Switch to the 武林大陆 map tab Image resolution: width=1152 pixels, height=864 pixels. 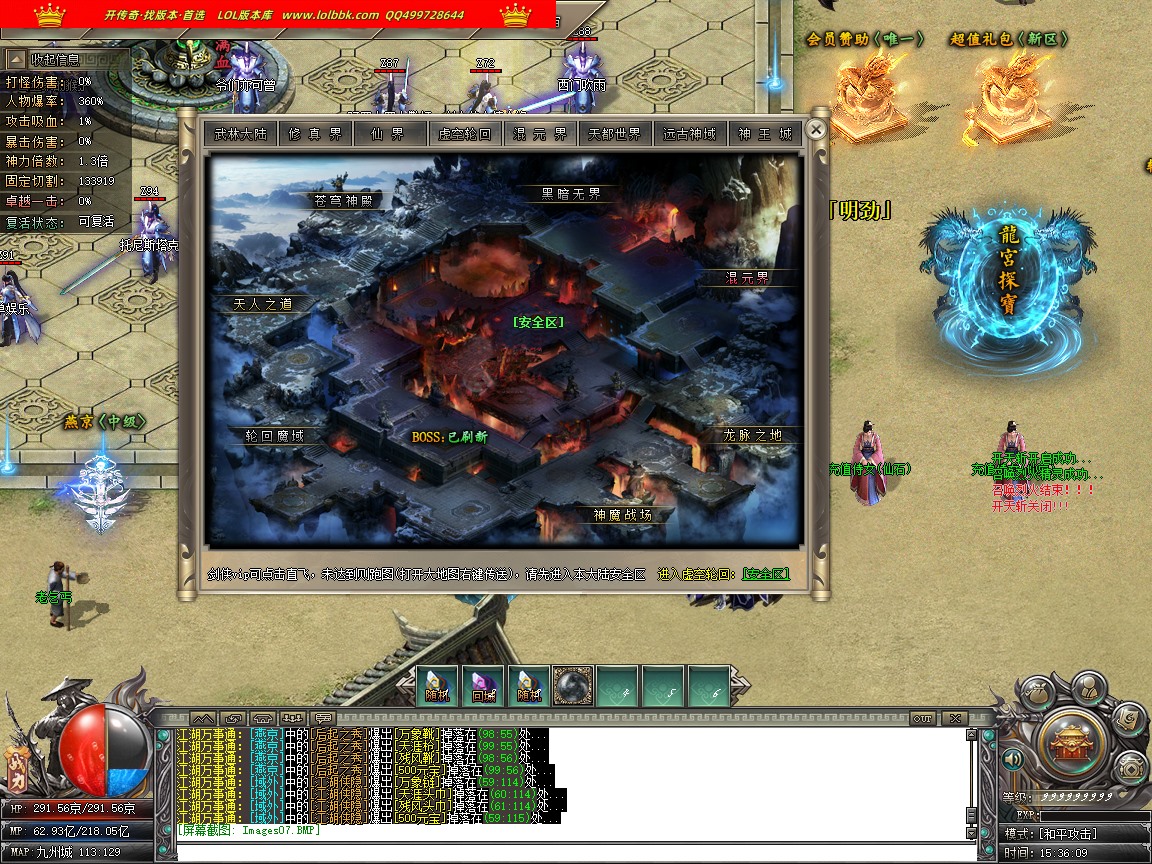tap(241, 134)
